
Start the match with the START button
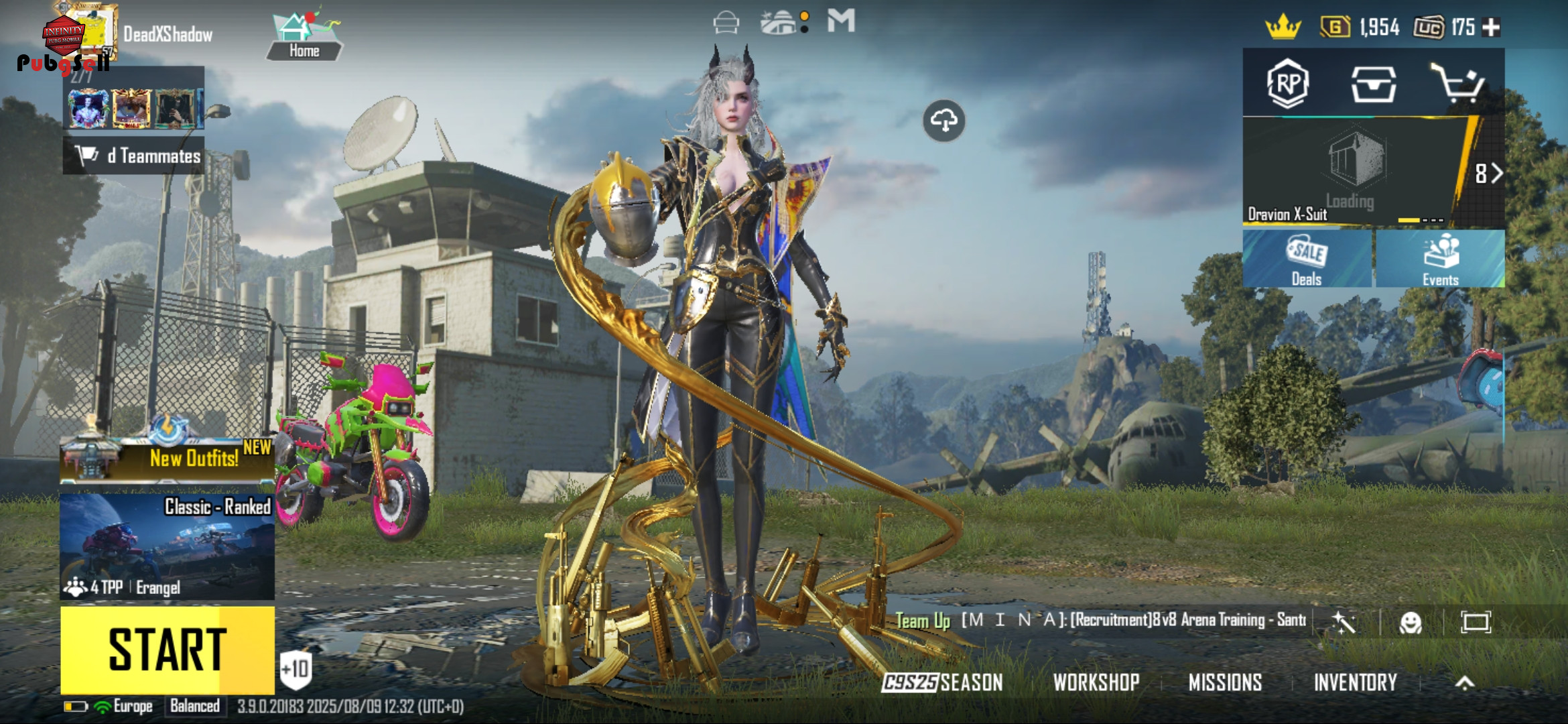point(167,649)
